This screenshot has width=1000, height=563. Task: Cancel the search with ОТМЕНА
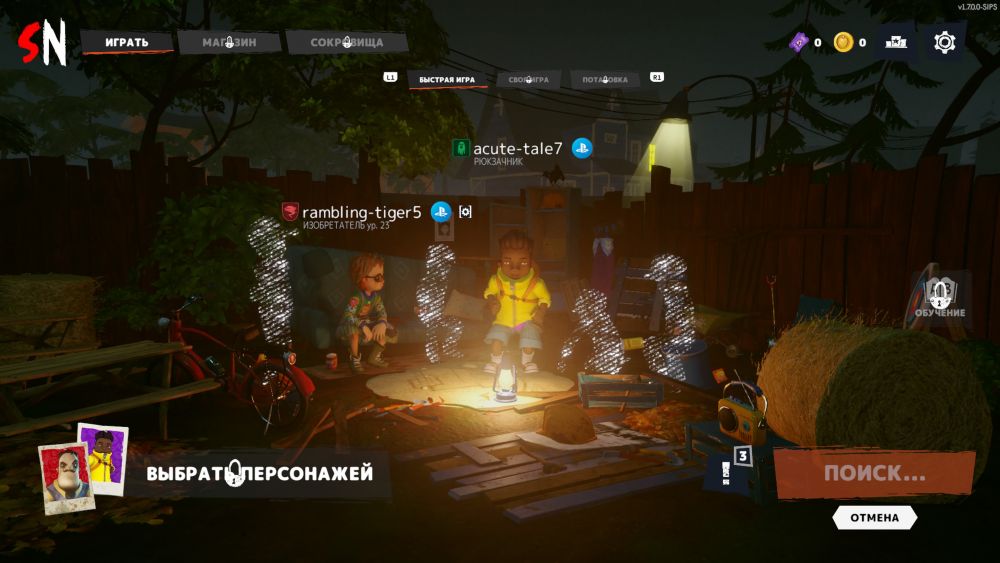[874, 518]
